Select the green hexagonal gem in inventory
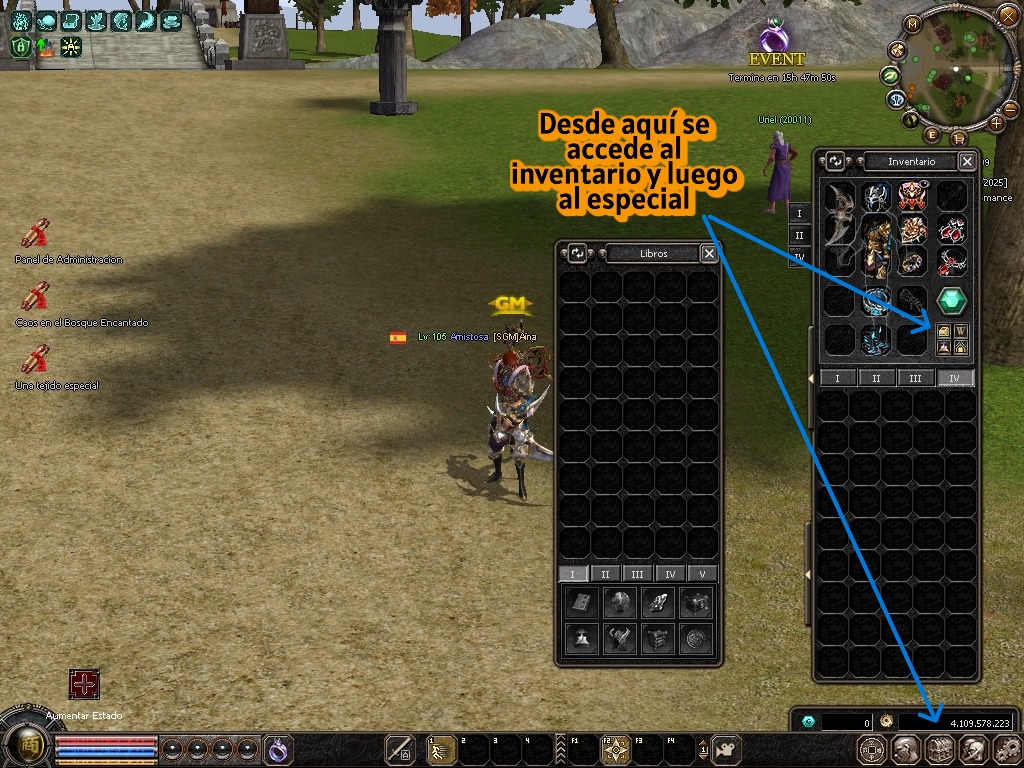The height and width of the screenshot is (768, 1024). click(951, 300)
